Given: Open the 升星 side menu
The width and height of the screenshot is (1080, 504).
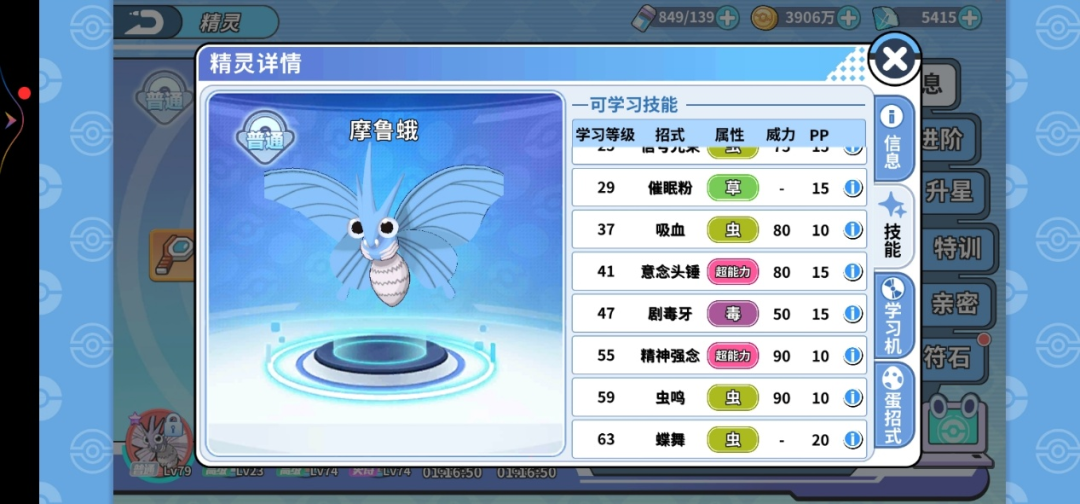Looking at the screenshot, I should (948, 190).
